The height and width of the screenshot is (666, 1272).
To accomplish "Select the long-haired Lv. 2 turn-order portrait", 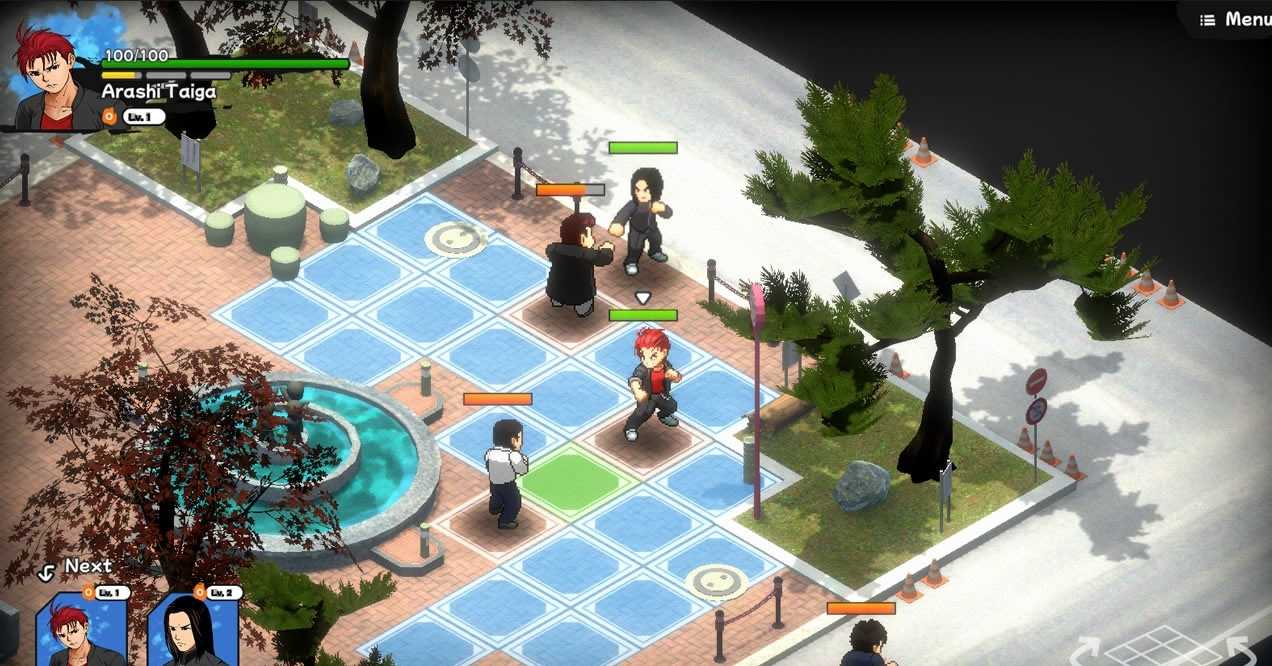I will pyautogui.click(x=194, y=632).
